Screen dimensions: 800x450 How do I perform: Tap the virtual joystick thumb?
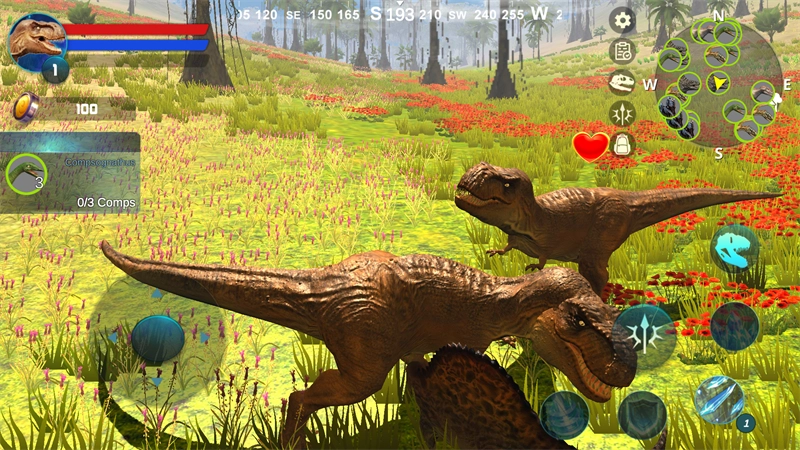click(x=158, y=339)
